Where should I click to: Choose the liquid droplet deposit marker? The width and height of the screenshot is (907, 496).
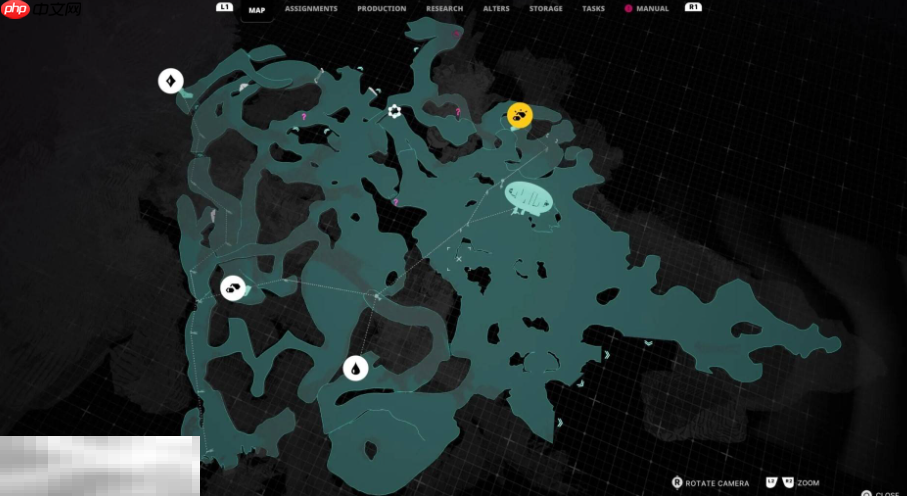click(x=355, y=369)
